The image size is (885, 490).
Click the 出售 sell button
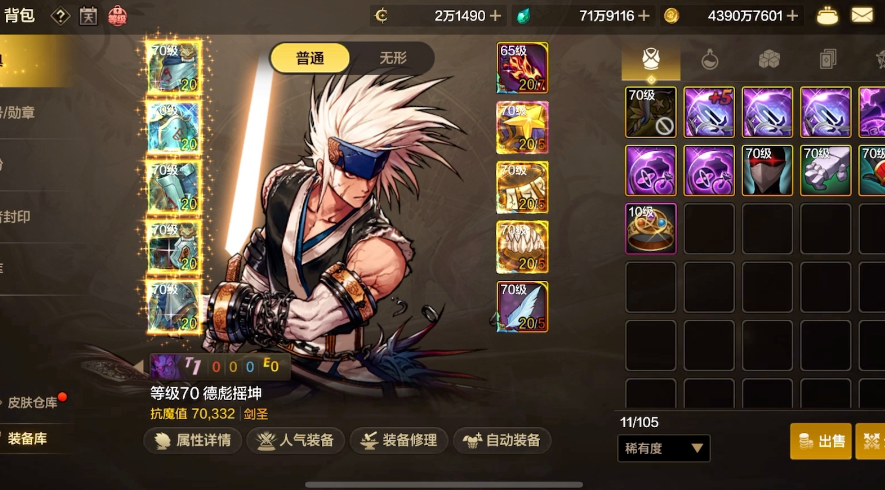coord(821,440)
